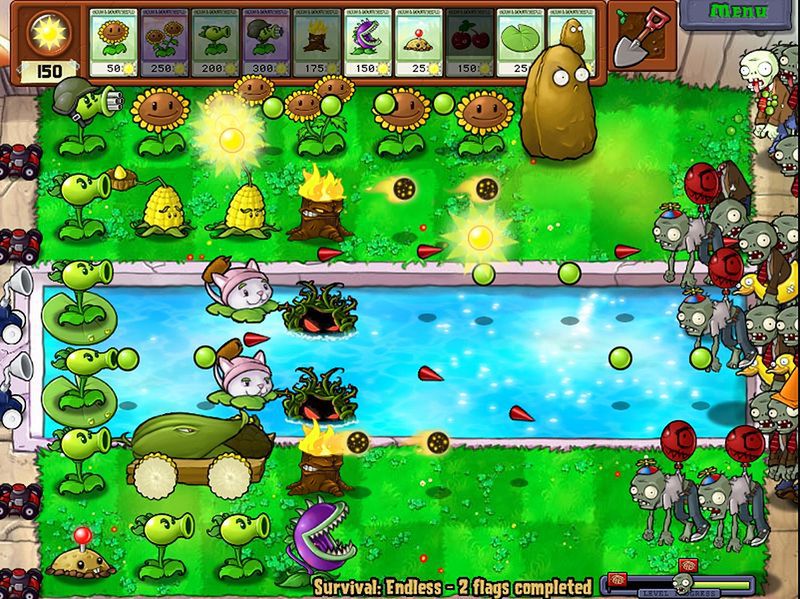This screenshot has height=599, width=800.
Task: Choose the Chomper seed packet
Action: point(368,42)
